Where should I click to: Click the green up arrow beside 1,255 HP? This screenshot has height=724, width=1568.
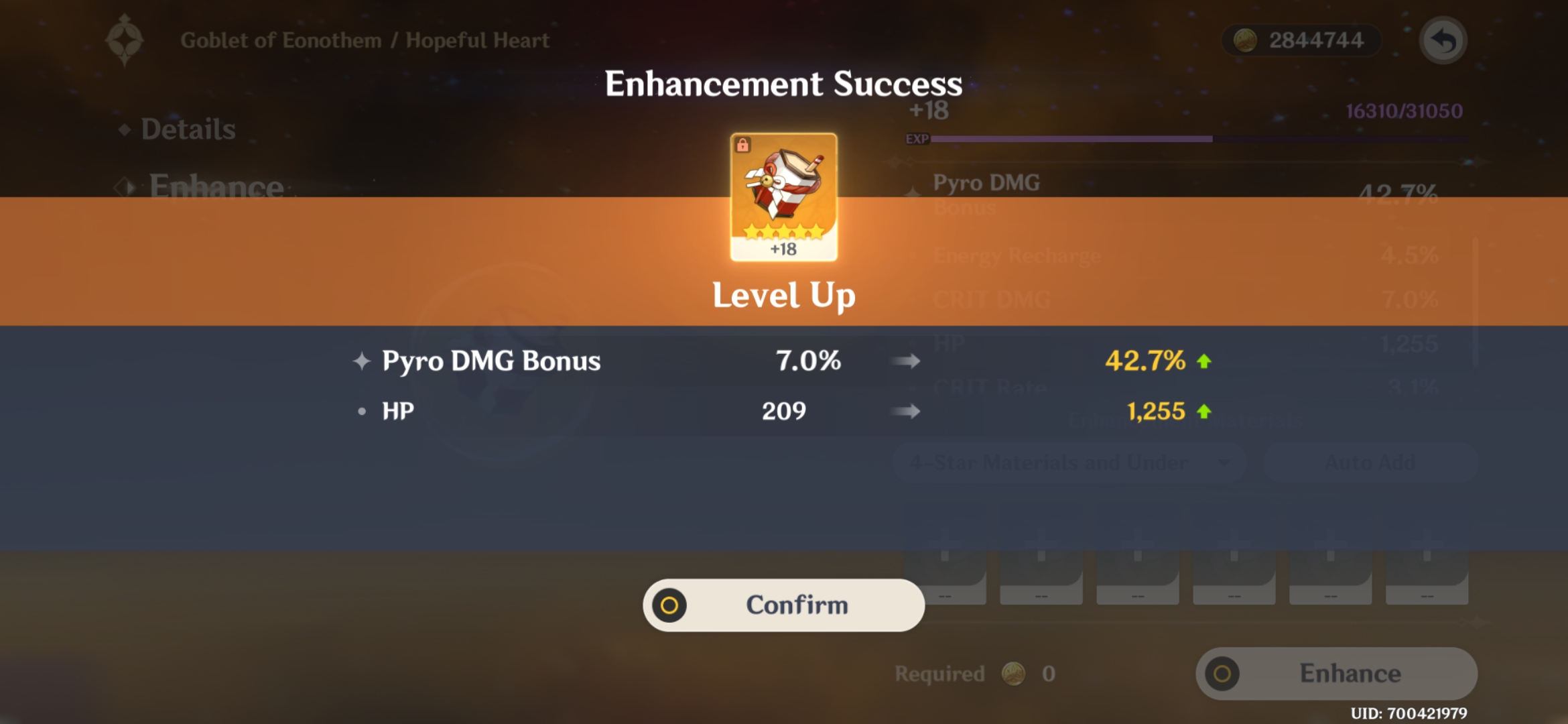[x=1204, y=411]
